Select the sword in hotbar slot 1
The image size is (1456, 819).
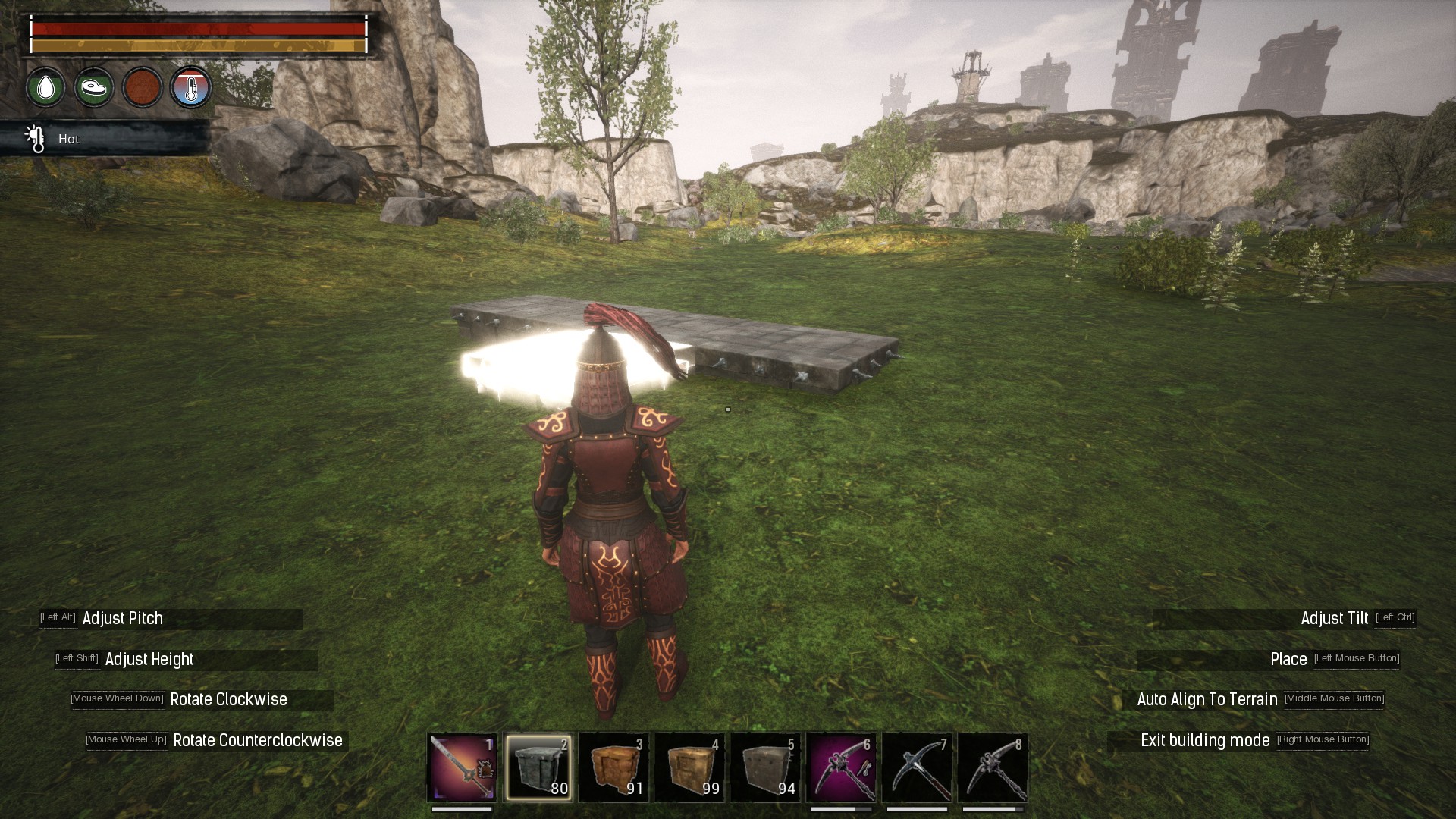tap(462, 767)
